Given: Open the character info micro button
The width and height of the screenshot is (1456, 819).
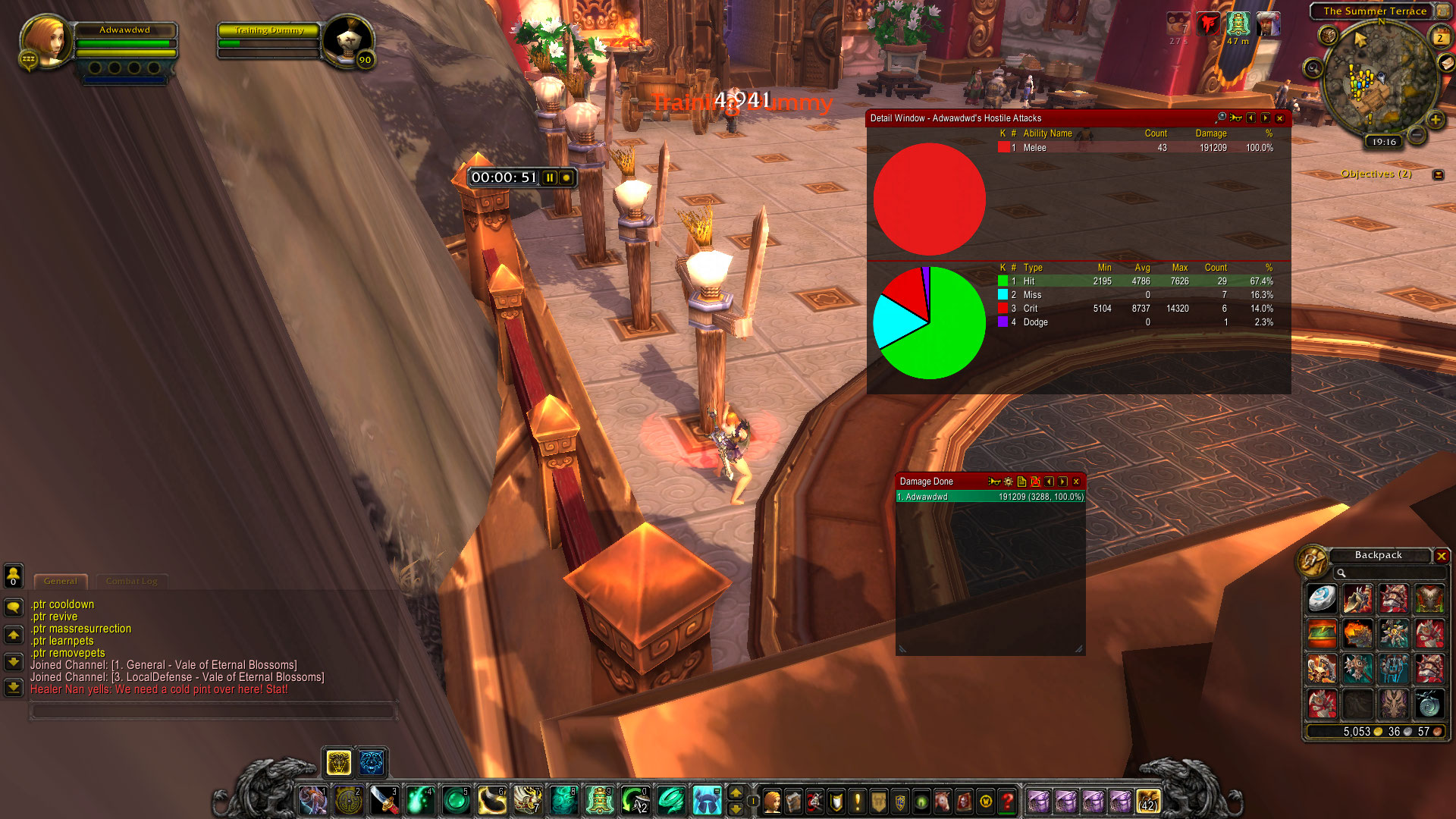Looking at the screenshot, I should pyautogui.click(x=772, y=801).
